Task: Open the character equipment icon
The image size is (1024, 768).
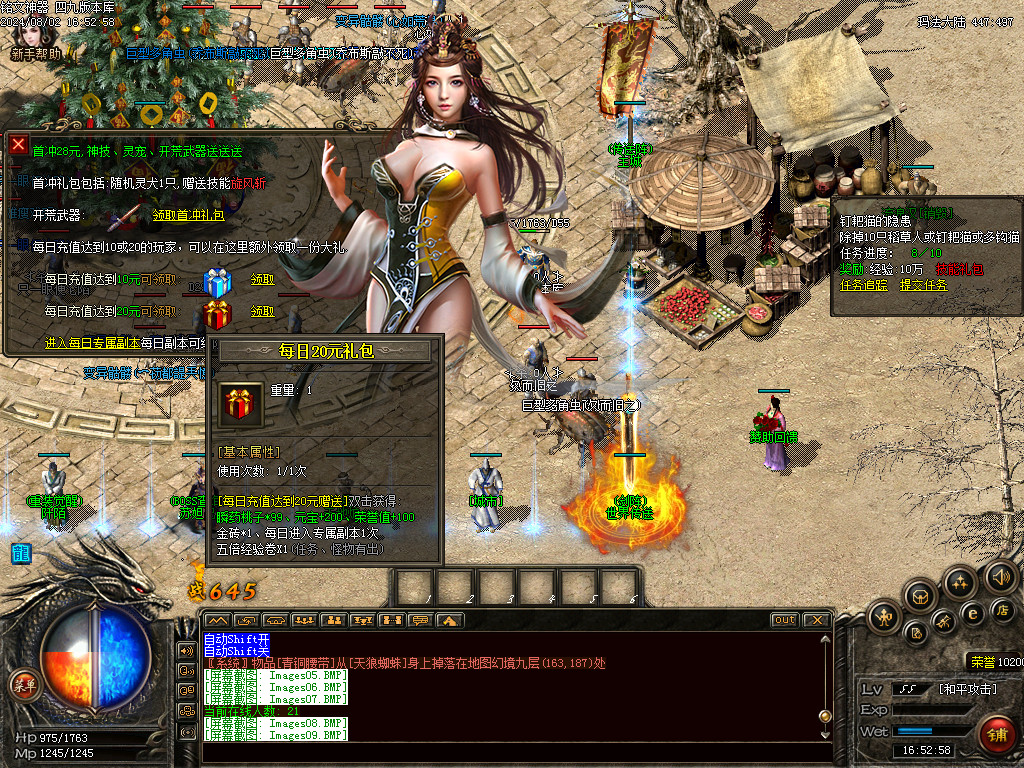Action: pyautogui.click(x=885, y=617)
